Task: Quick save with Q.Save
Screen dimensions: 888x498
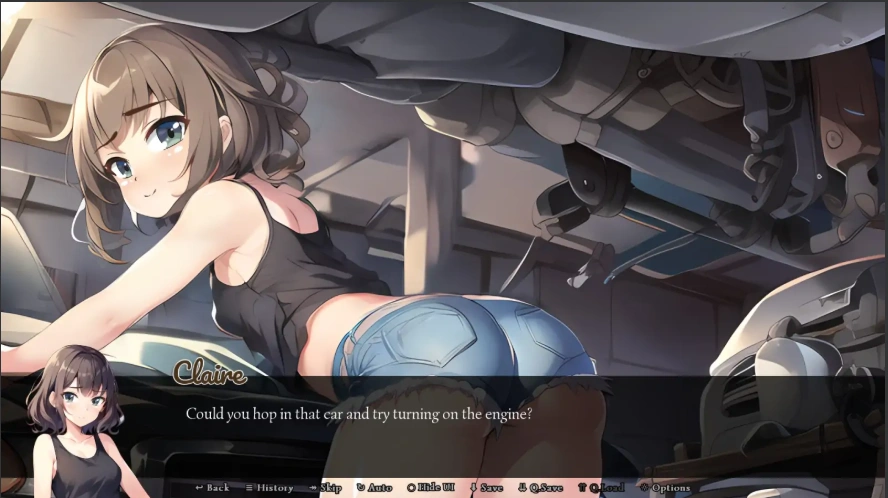Action: click(541, 488)
